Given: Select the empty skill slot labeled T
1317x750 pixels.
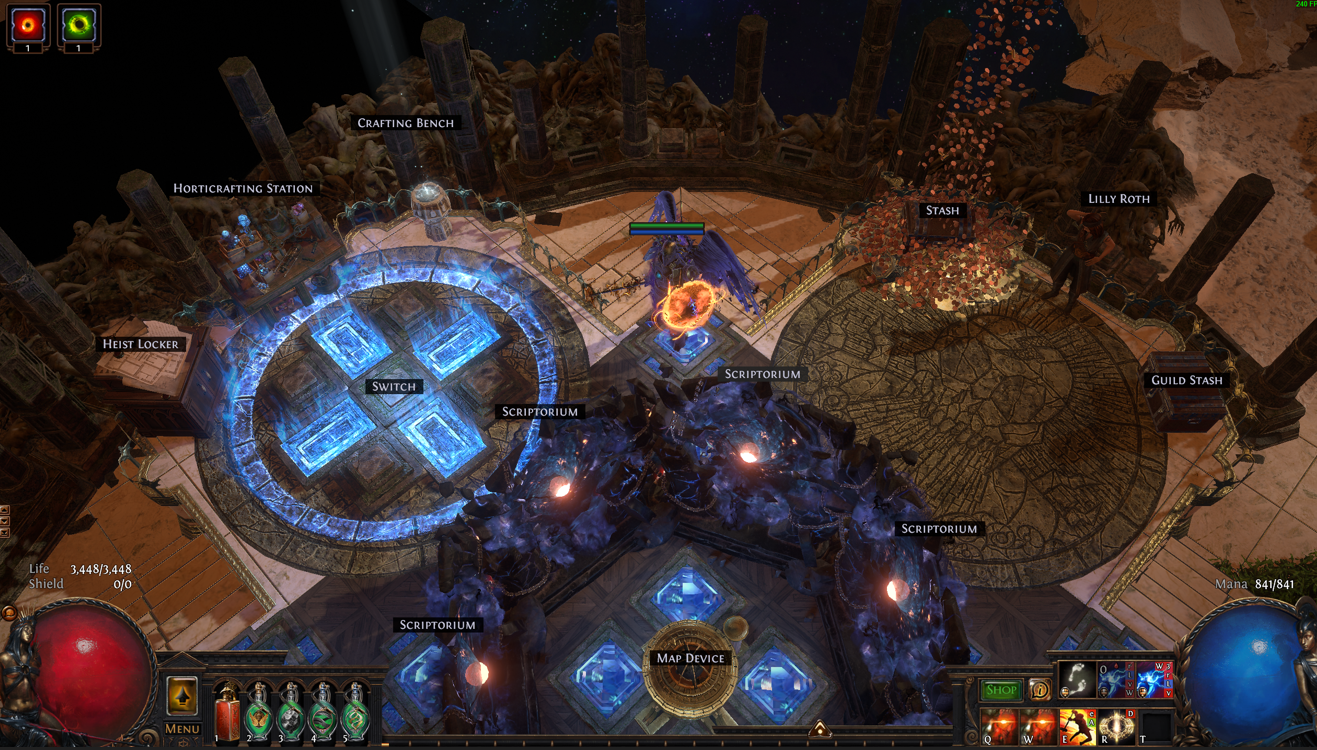Looking at the screenshot, I should pos(1154,727).
